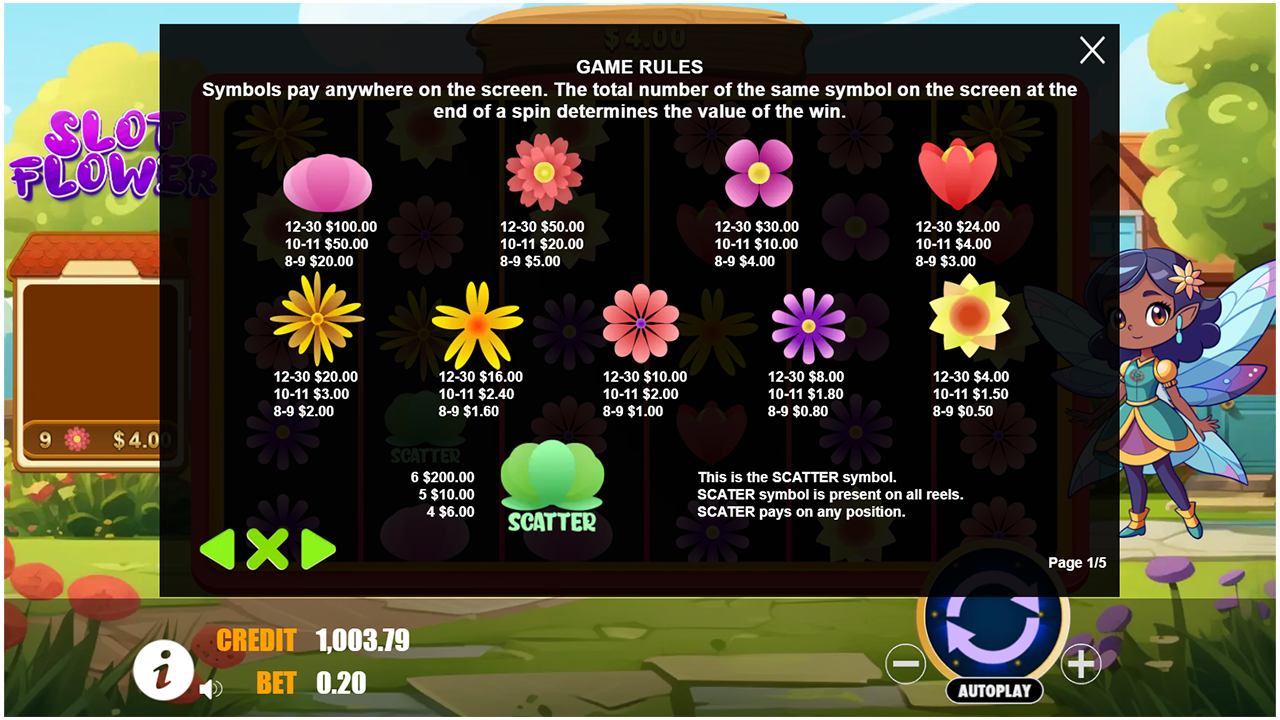The width and height of the screenshot is (1280, 720).
Task: Open game information with the i icon
Action: [x=163, y=671]
